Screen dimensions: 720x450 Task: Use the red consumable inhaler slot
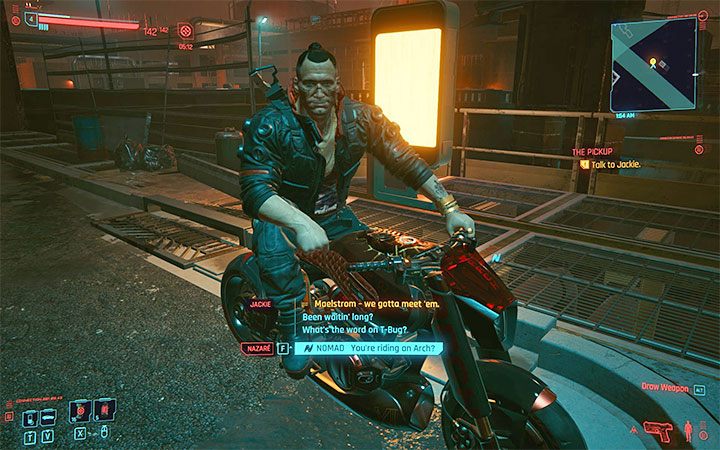[104, 410]
